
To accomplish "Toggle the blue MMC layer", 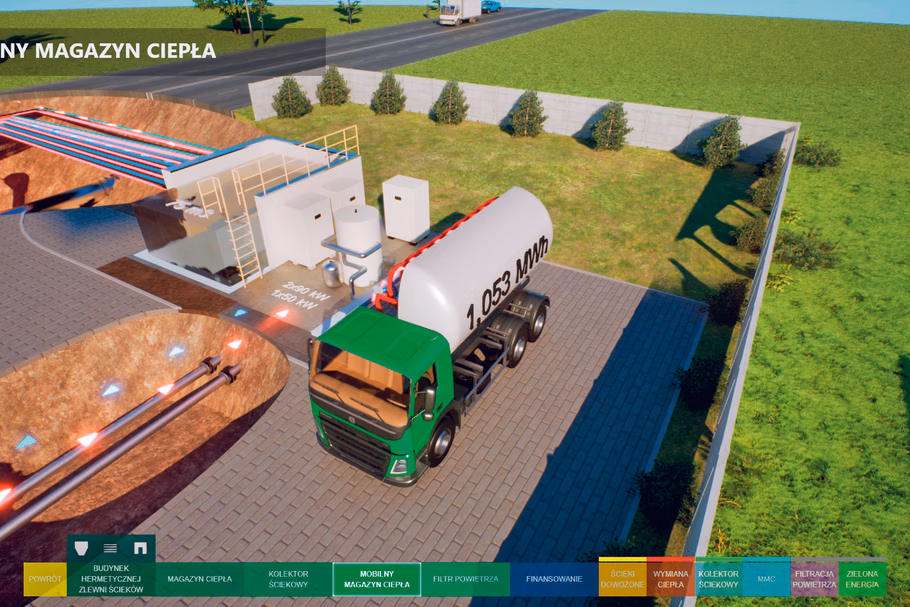I will tap(766, 578).
